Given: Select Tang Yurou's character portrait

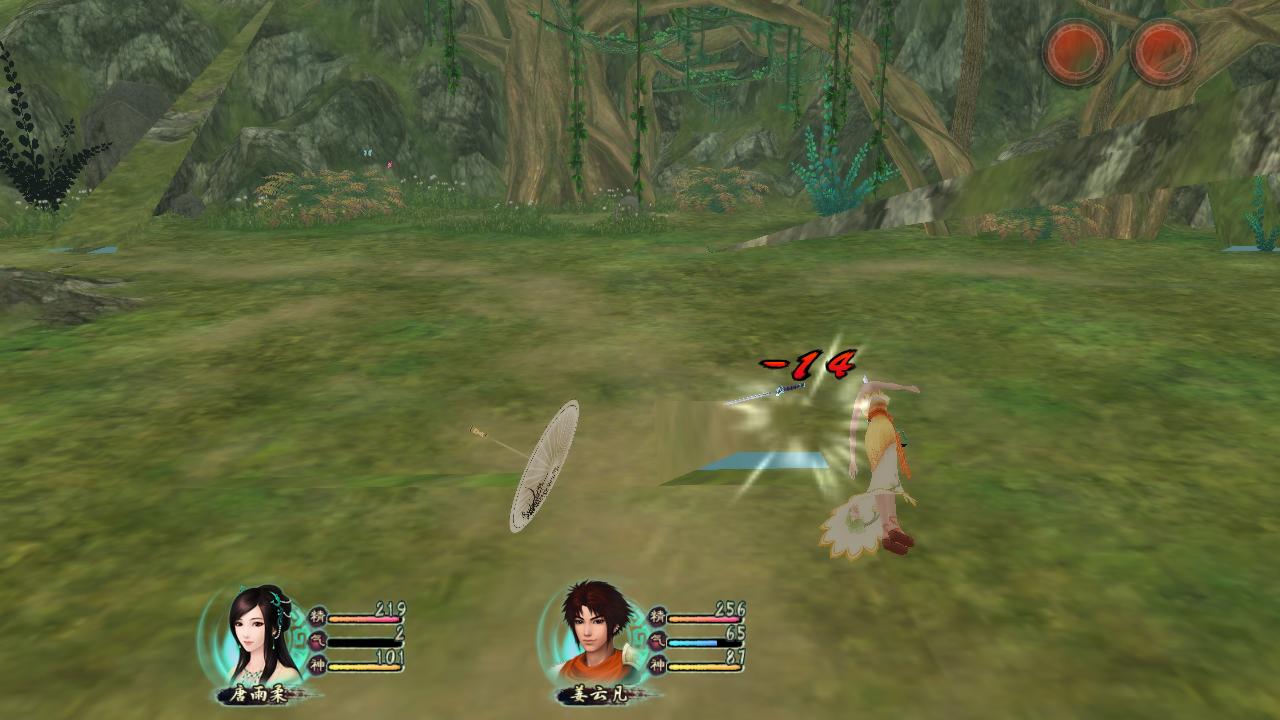Looking at the screenshot, I should pos(262,632).
